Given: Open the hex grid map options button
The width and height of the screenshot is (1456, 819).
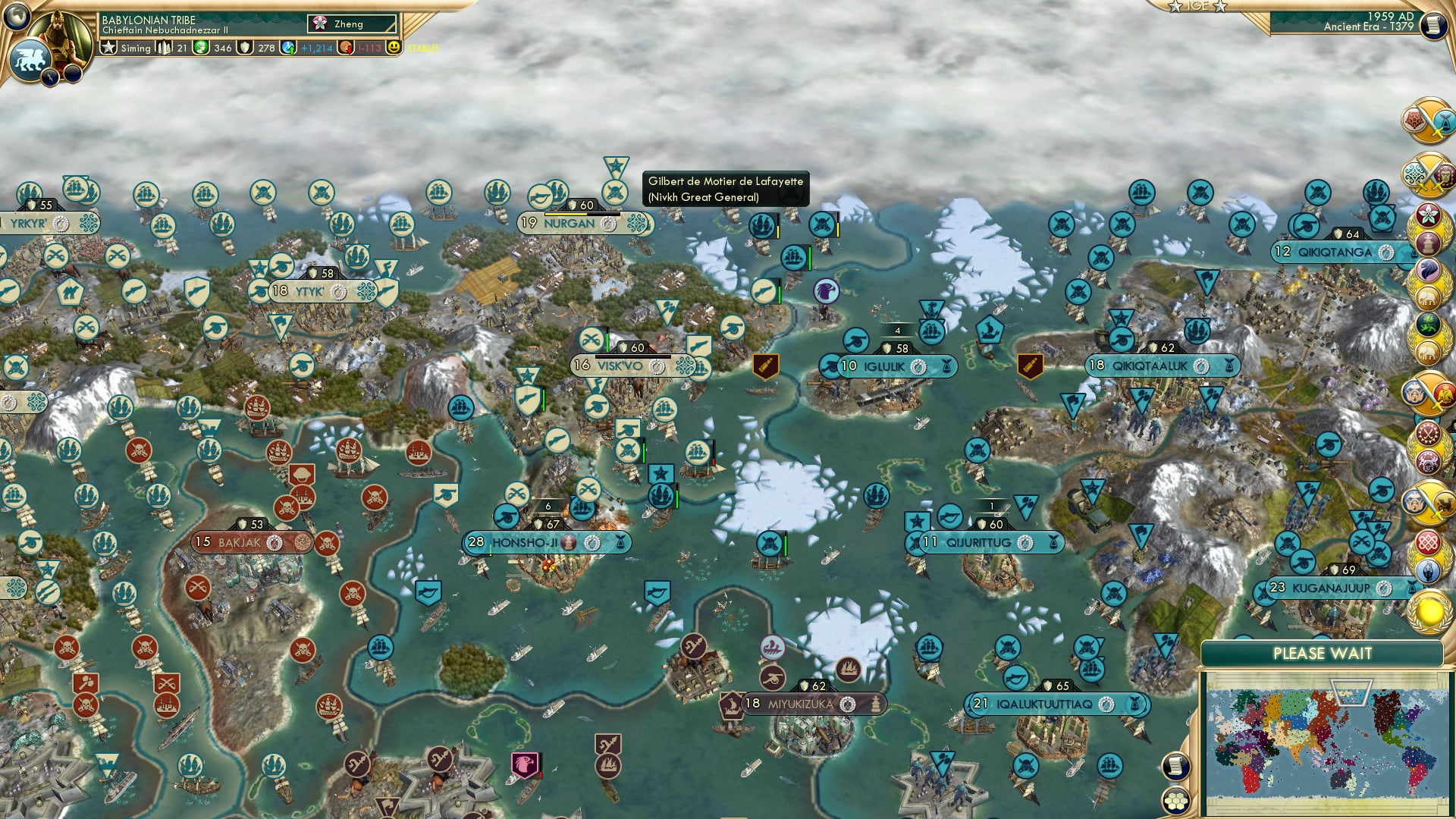Looking at the screenshot, I should point(1175,800).
